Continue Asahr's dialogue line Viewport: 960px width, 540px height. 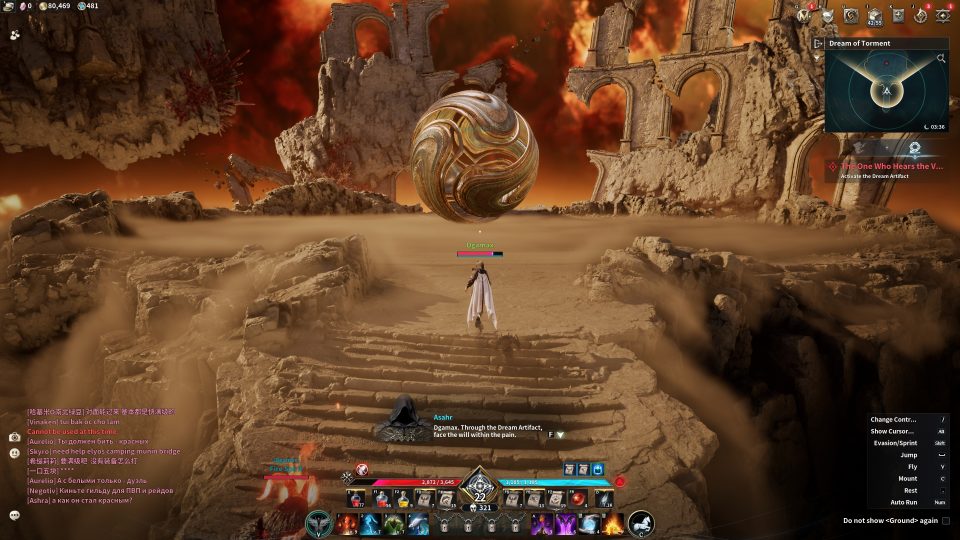click(560, 435)
